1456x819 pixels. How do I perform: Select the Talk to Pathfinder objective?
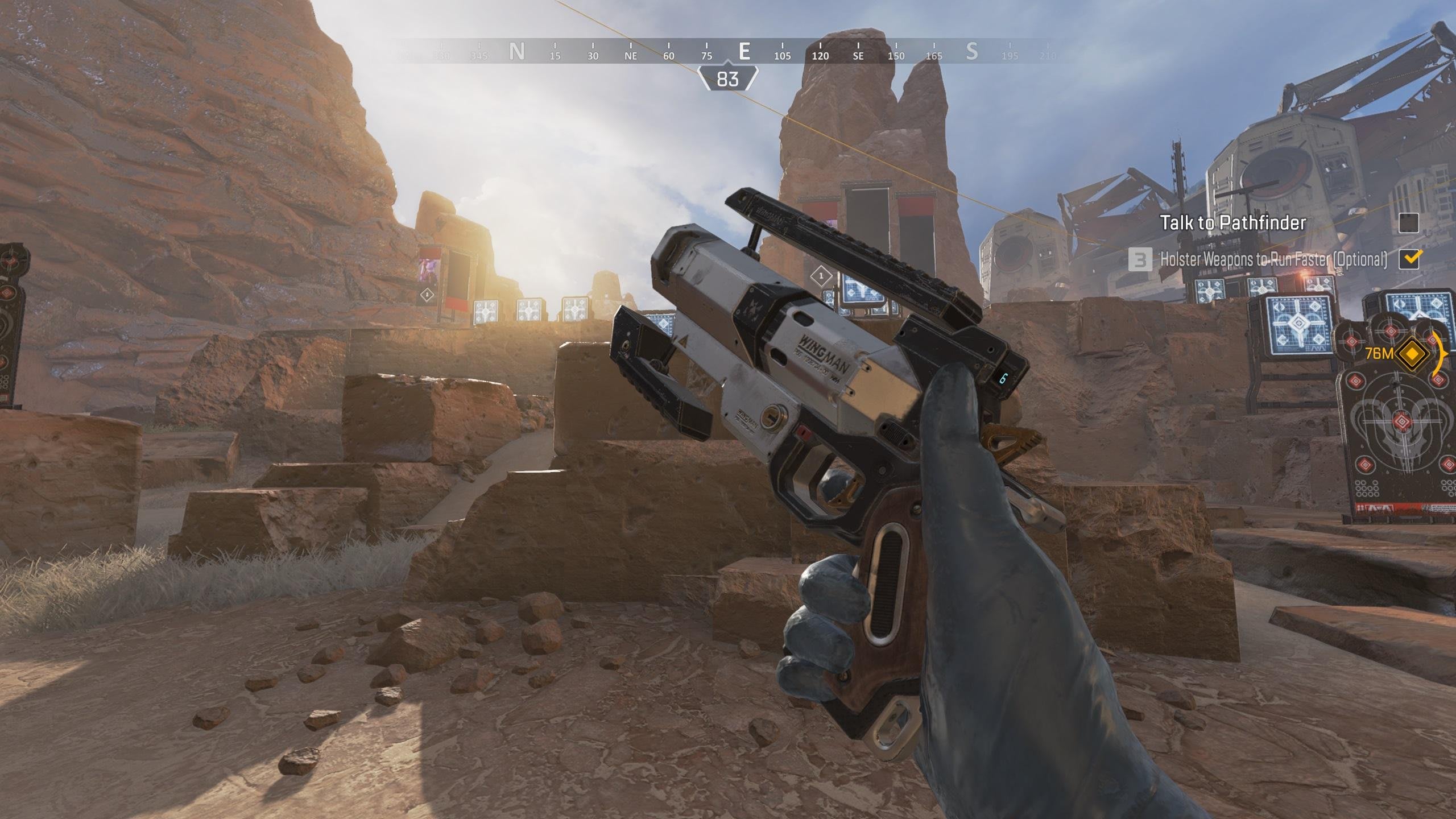point(1232,222)
